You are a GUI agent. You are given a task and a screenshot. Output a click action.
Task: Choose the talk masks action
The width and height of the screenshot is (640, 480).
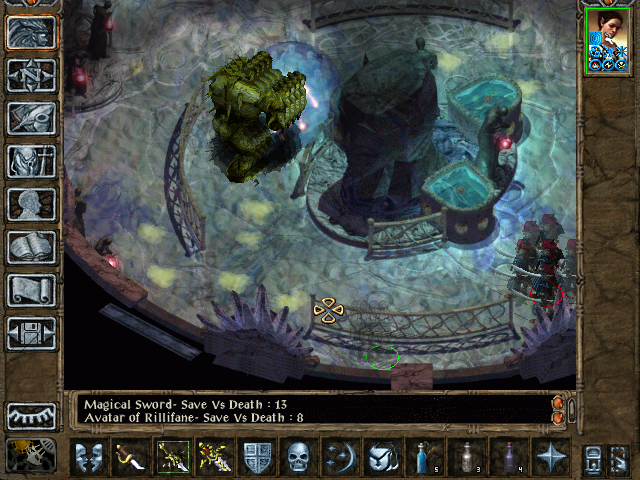(89, 457)
